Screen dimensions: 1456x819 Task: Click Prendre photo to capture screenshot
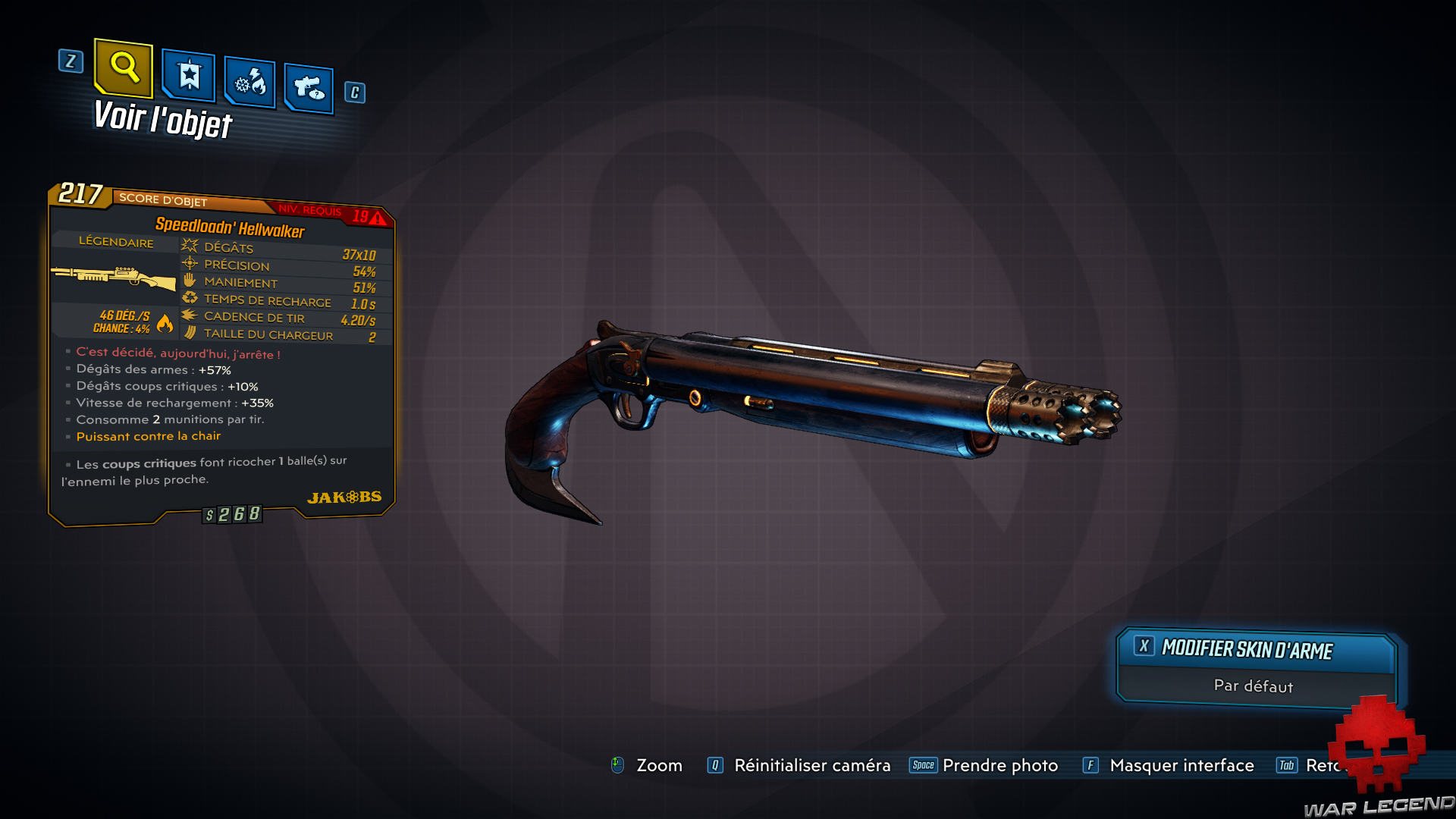1000,765
